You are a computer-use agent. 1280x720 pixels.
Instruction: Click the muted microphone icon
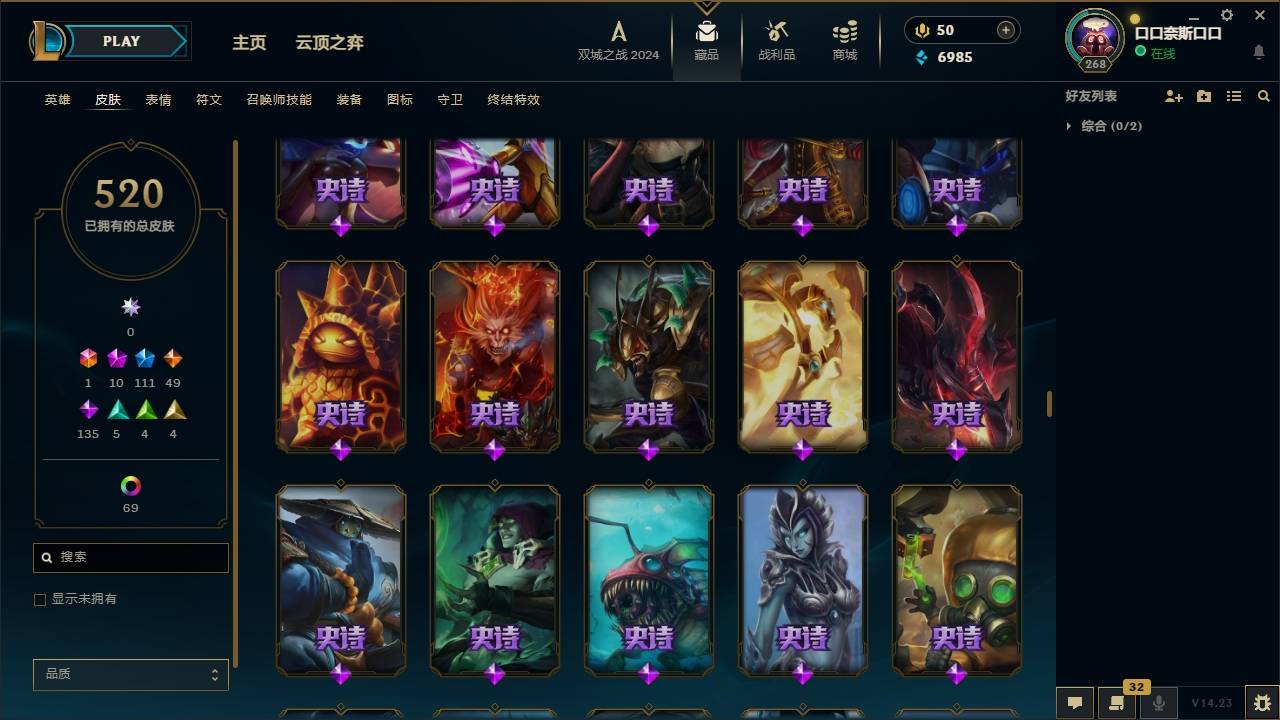coord(1158,703)
